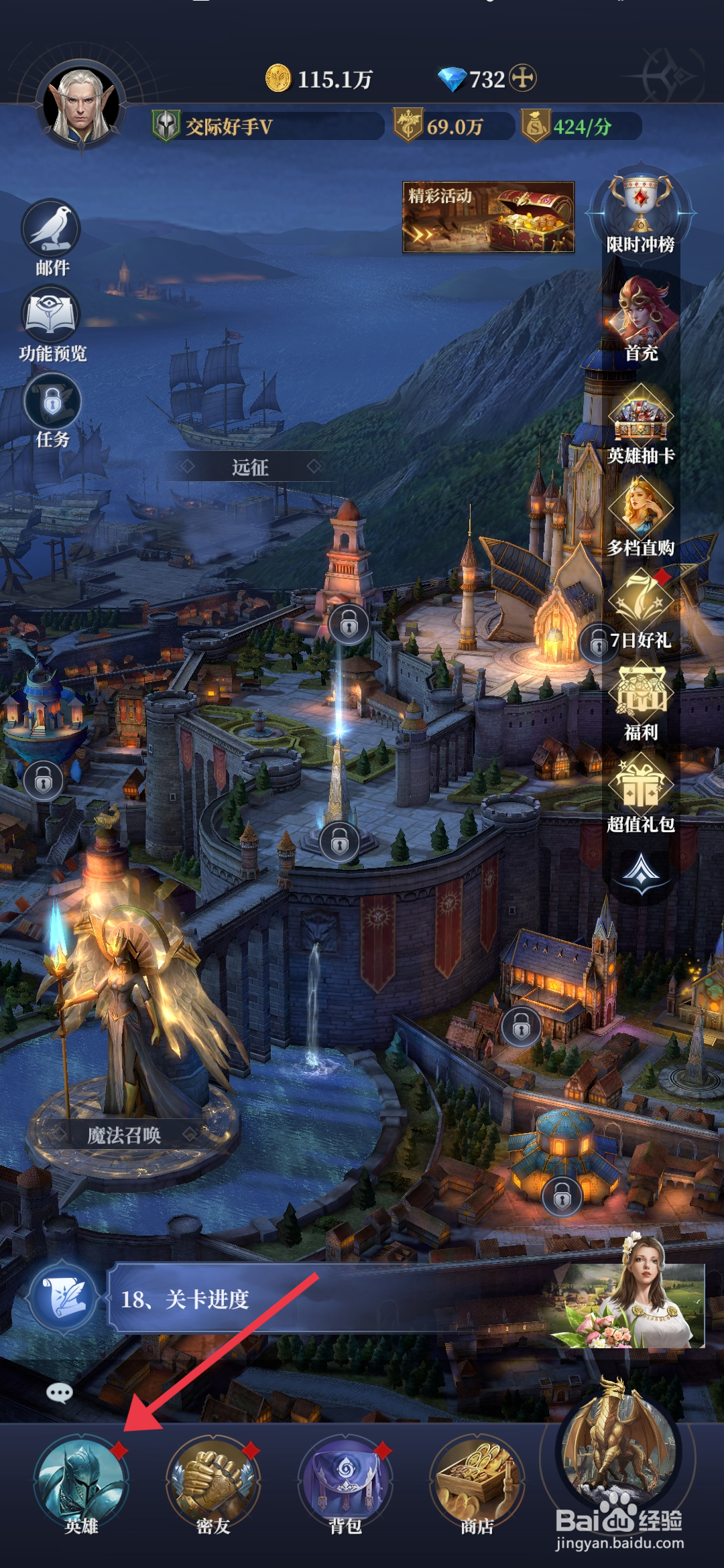Open the 精彩活动 events banner

point(488,217)
